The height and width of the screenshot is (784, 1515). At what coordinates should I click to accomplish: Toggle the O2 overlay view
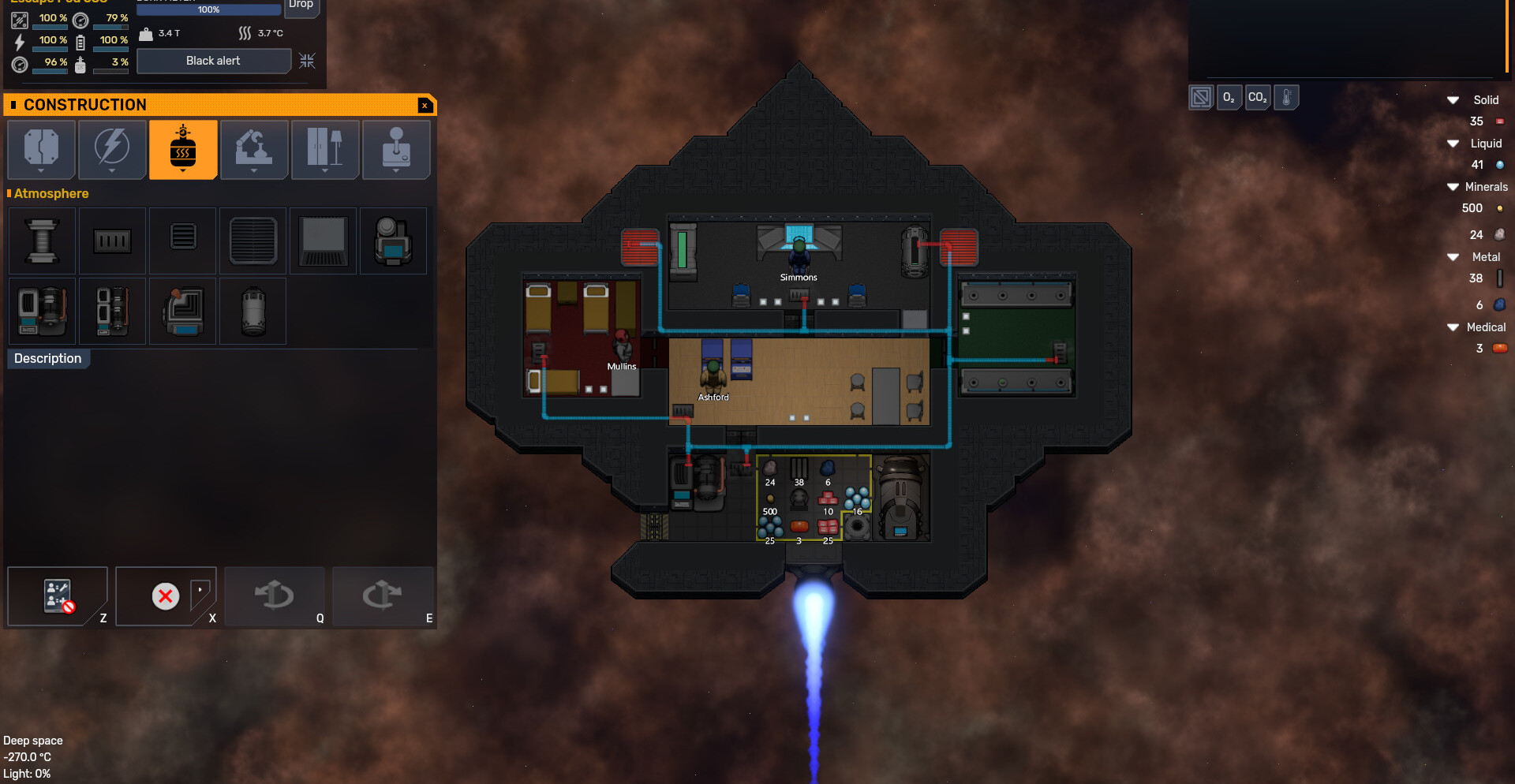pyautogui.click(x=1229, y=98)
